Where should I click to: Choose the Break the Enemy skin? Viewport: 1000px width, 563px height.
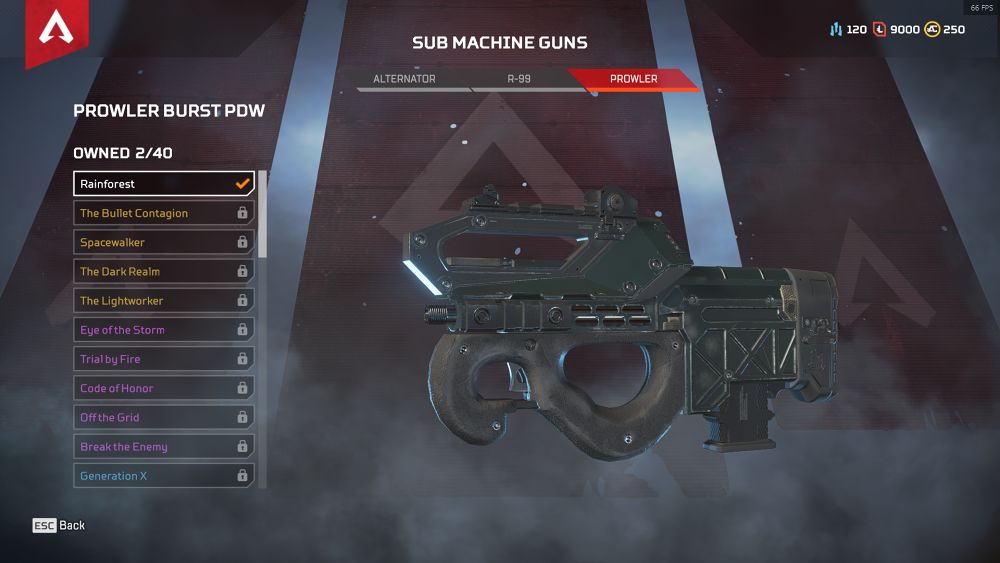tap(164, 447)
